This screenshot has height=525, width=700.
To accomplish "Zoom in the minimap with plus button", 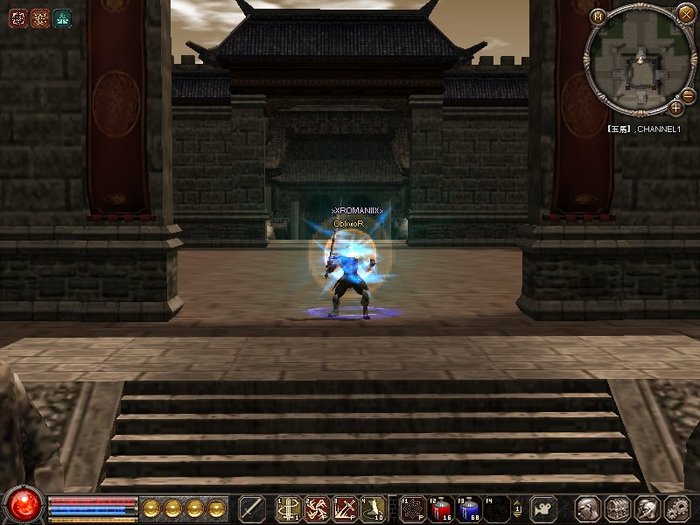I will 676,106.
